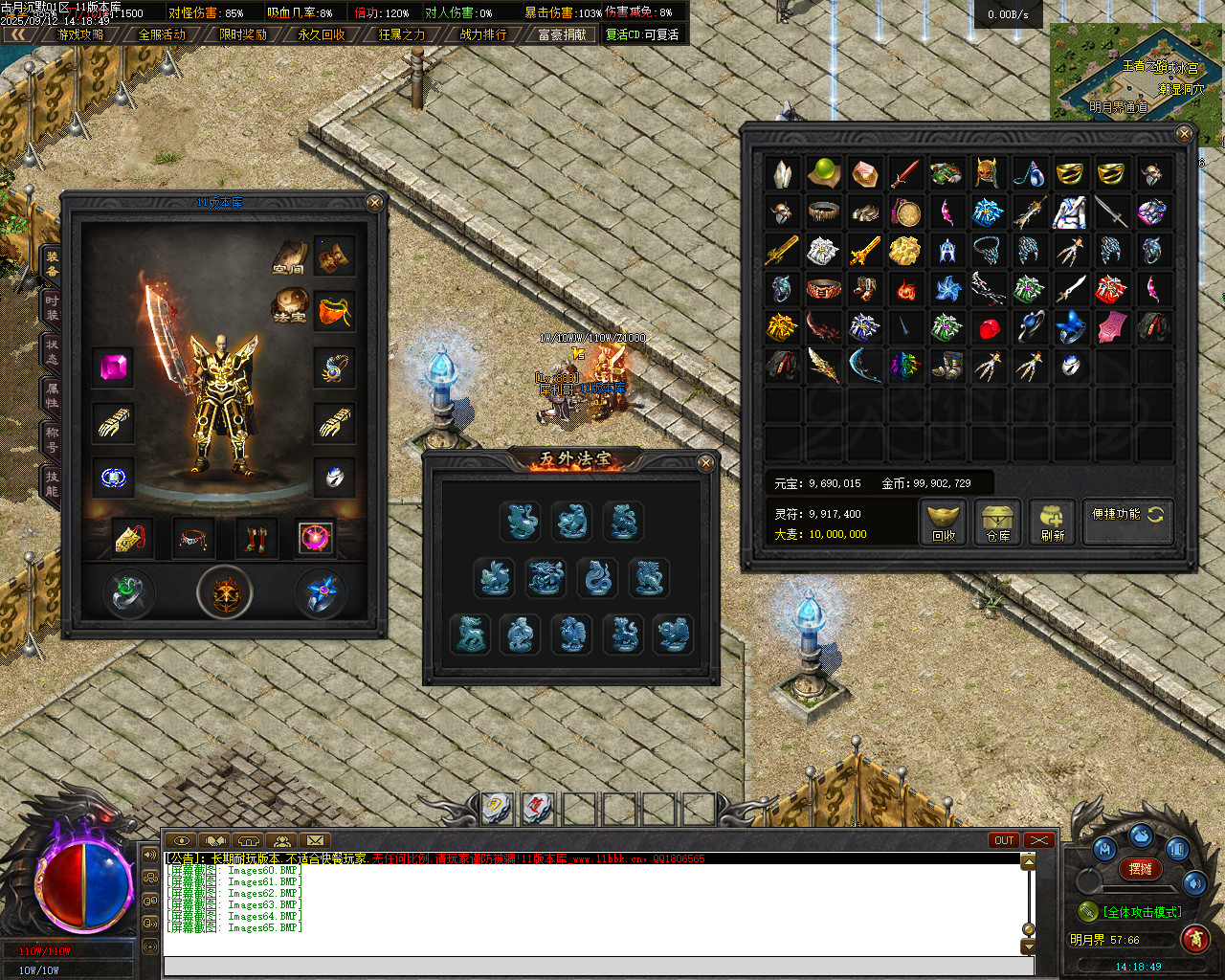The height and width of the screenshot is (980, 1225).
Task: Switch to the 技能 skills tab
Action: coord(51,483)
